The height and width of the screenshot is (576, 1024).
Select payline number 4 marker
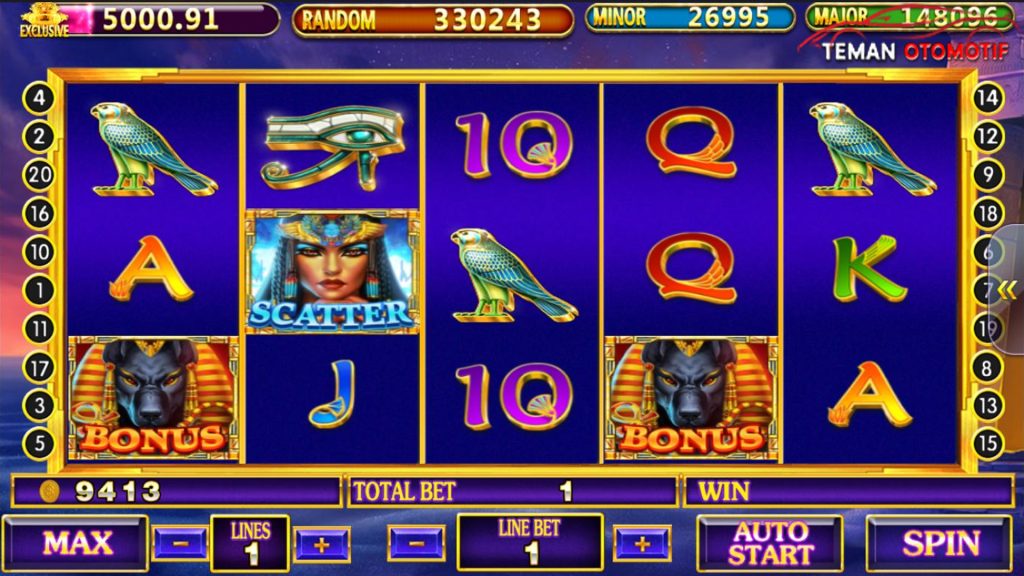[x=39, y=98]
